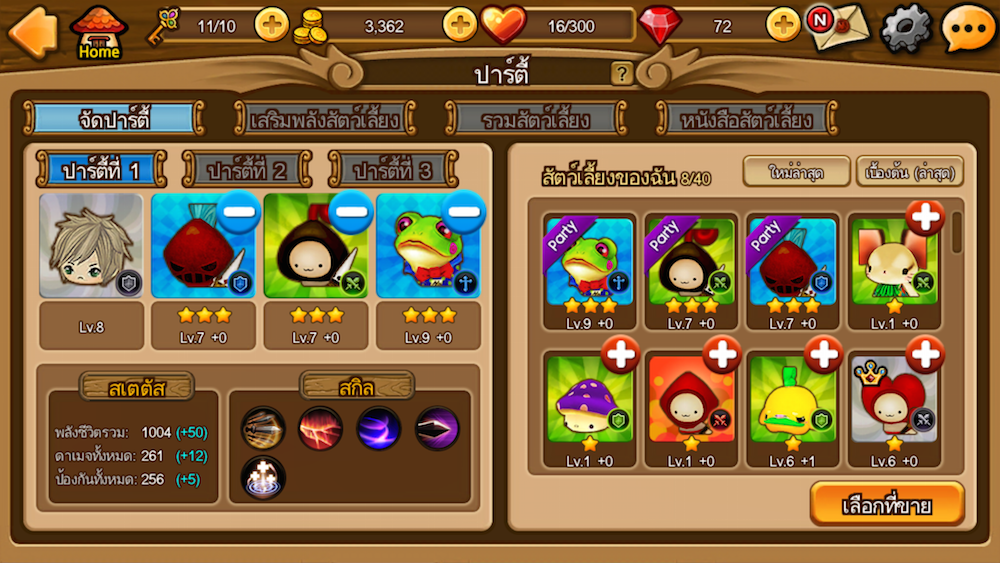Screen dimensions: 1000x563
Task: Select the red lightning skill icon
Action: click(x=320, y=428)
